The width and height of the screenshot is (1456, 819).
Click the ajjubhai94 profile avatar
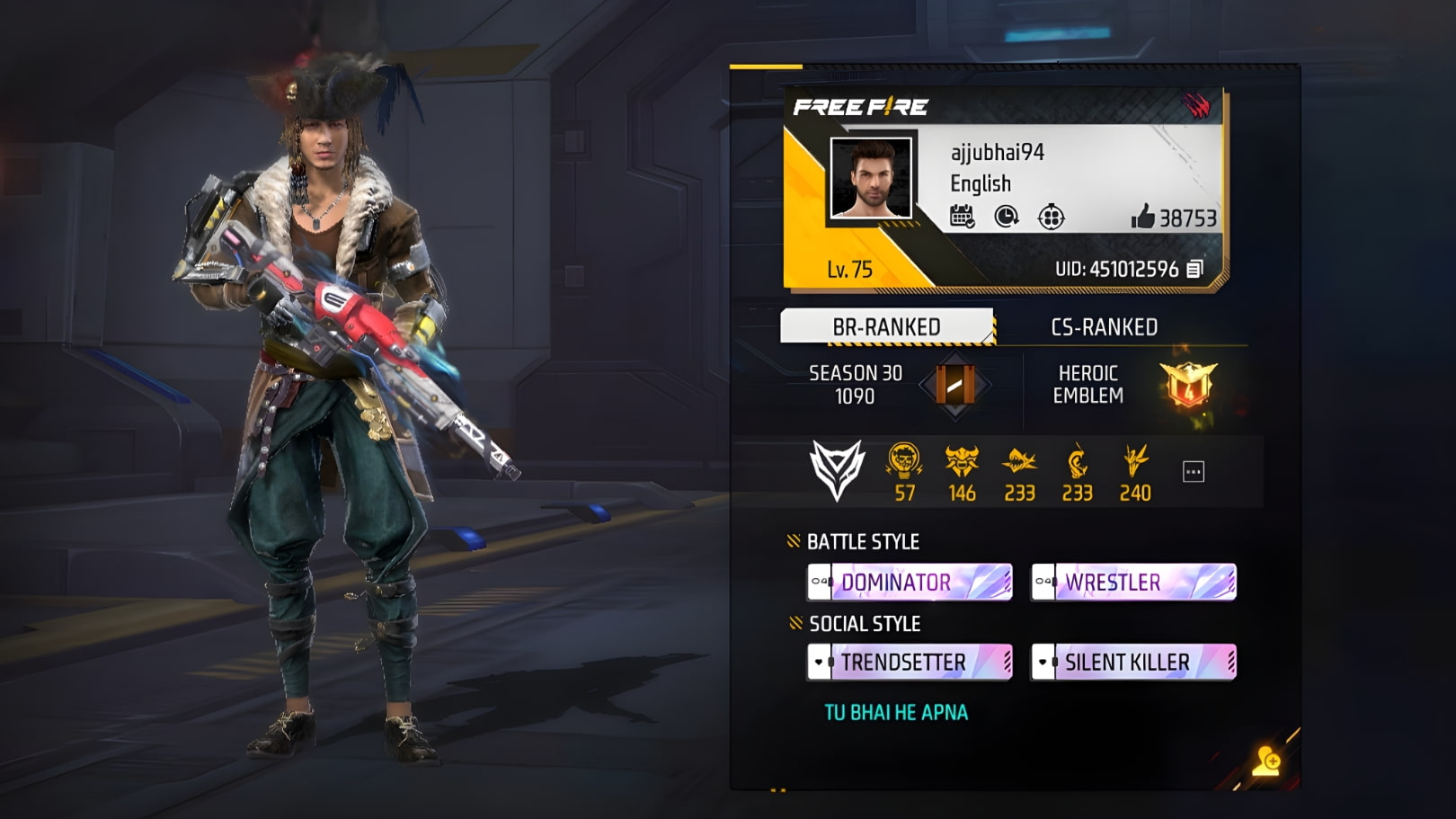869,179
